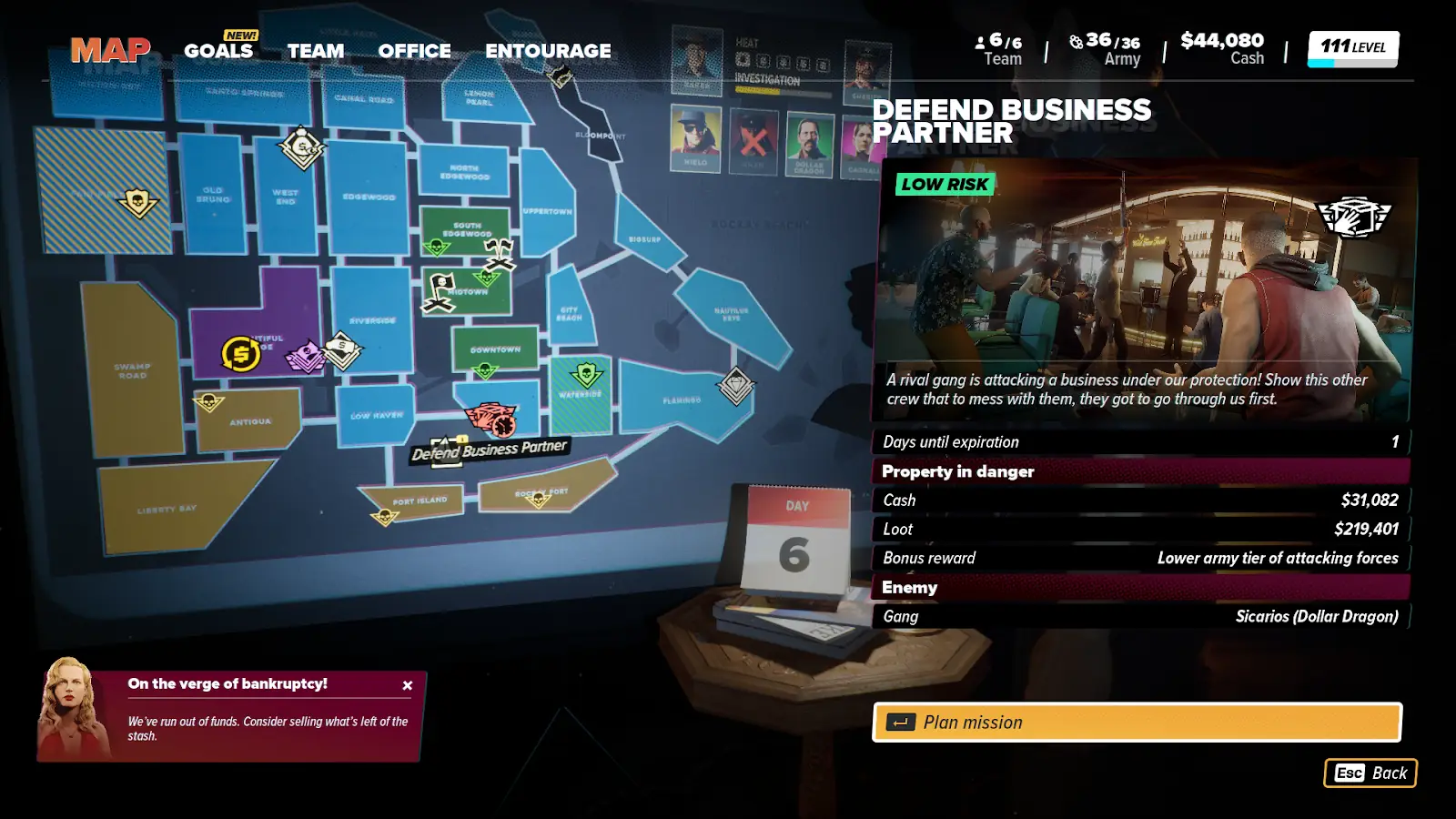This screenshot has width=1456, height=819.
Task: Choose the Old Bruno district
Action: [213, 196]
